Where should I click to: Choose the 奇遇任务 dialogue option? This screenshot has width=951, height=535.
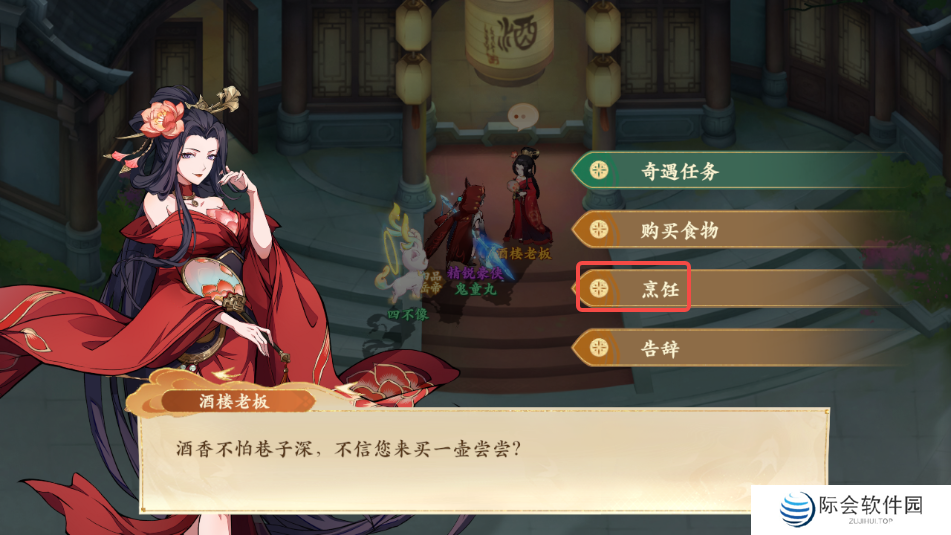click(x=680, y=171)
